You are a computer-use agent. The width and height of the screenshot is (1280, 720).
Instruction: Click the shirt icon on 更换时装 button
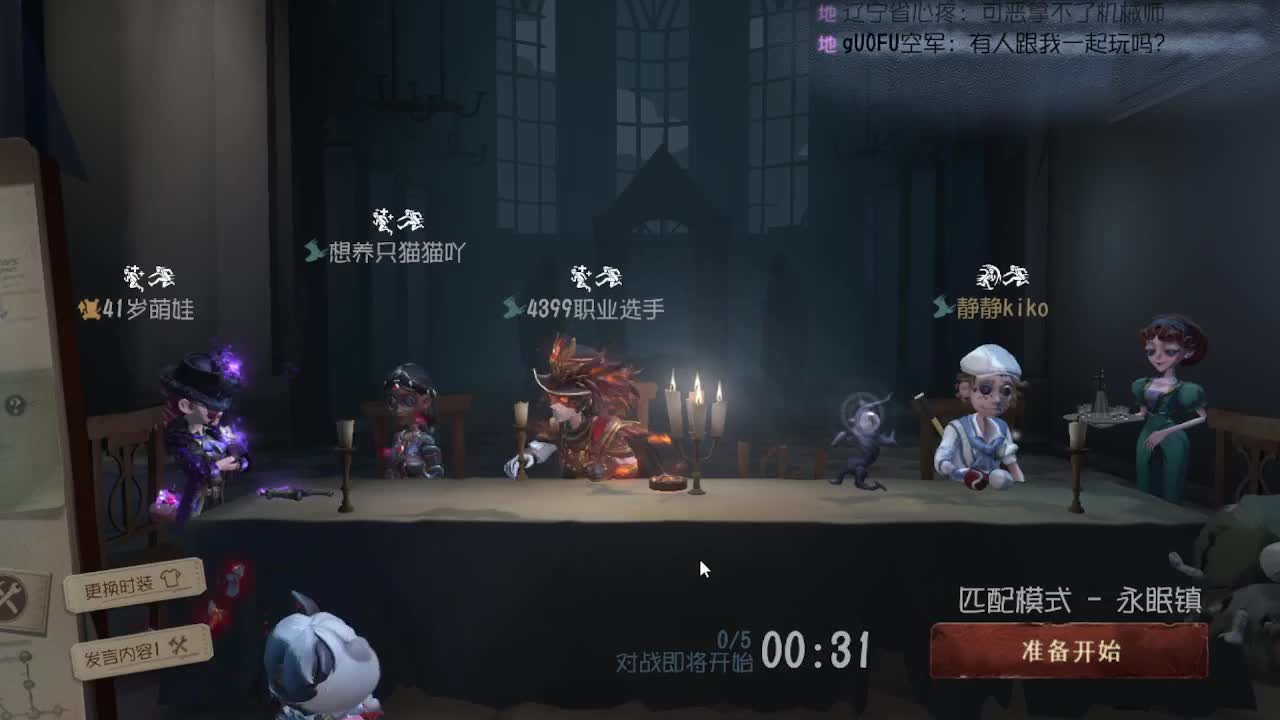[x=170, y=577]
